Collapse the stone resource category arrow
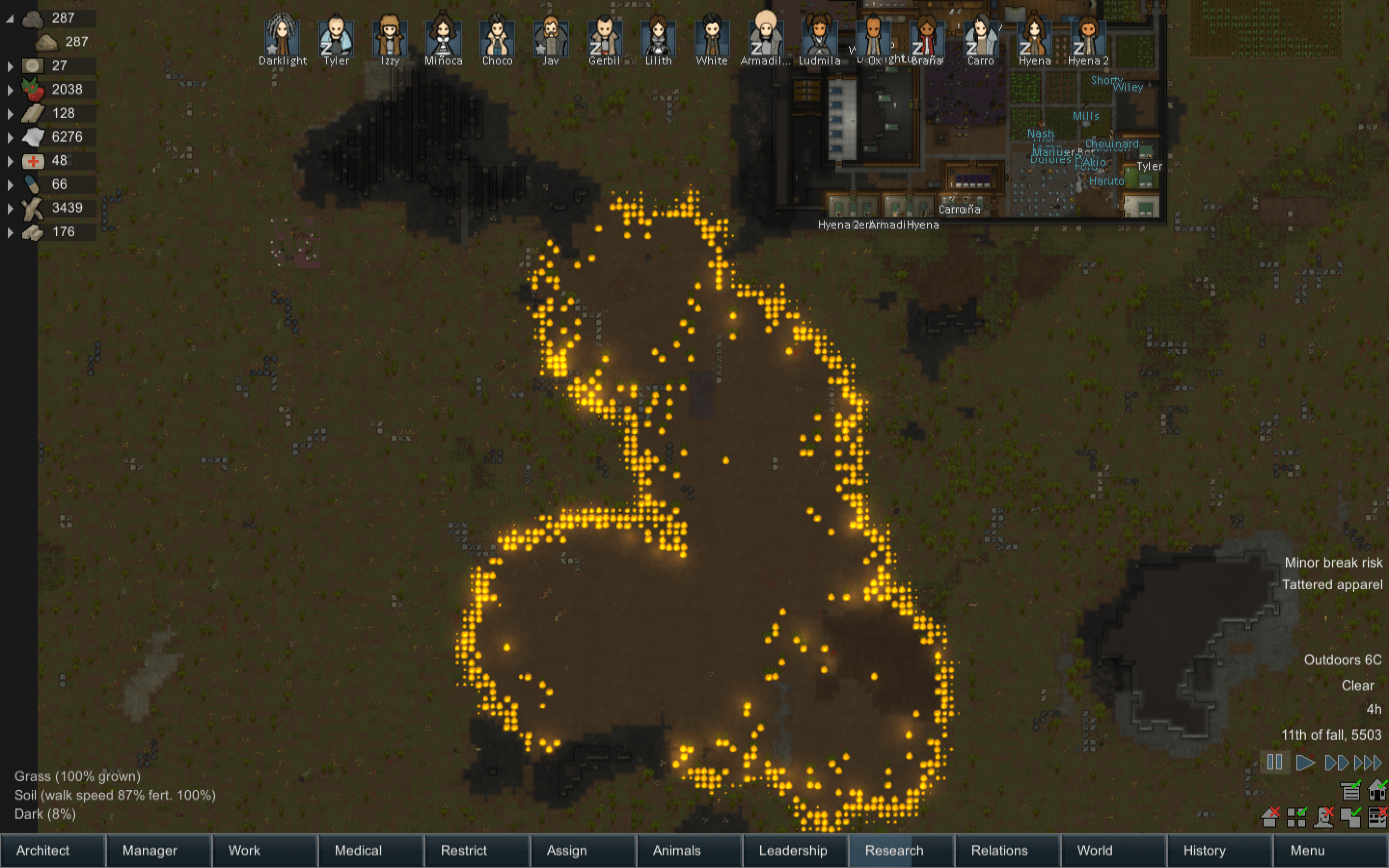The height and width of the screenshot is (868, 1389). click(10, 19)
